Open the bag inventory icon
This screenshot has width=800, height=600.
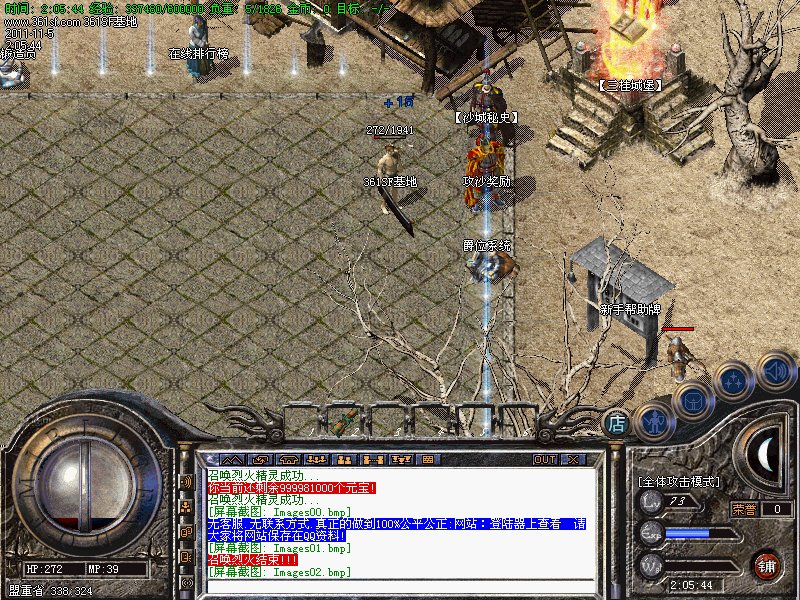coord(692,401)
